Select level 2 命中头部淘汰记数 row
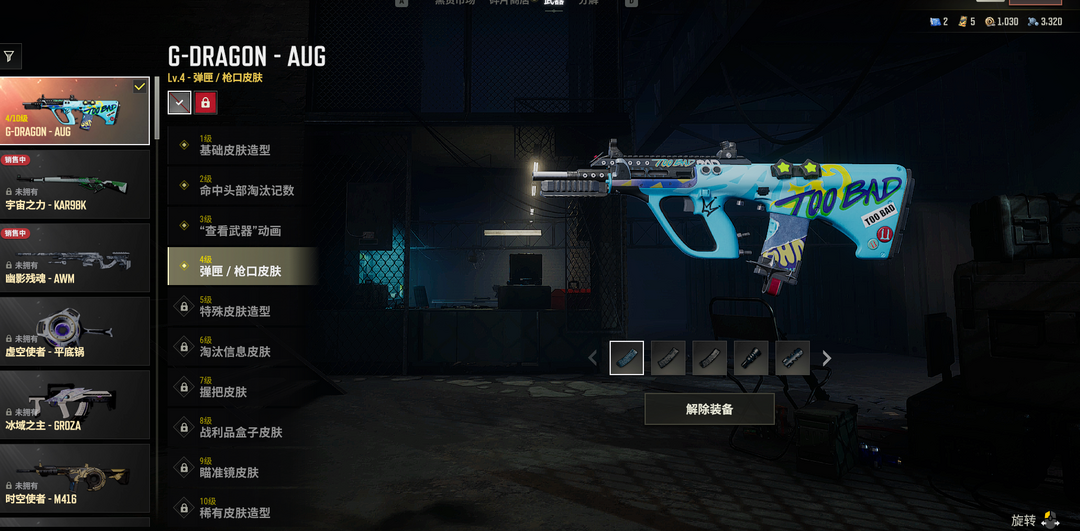 pos(242,185)
